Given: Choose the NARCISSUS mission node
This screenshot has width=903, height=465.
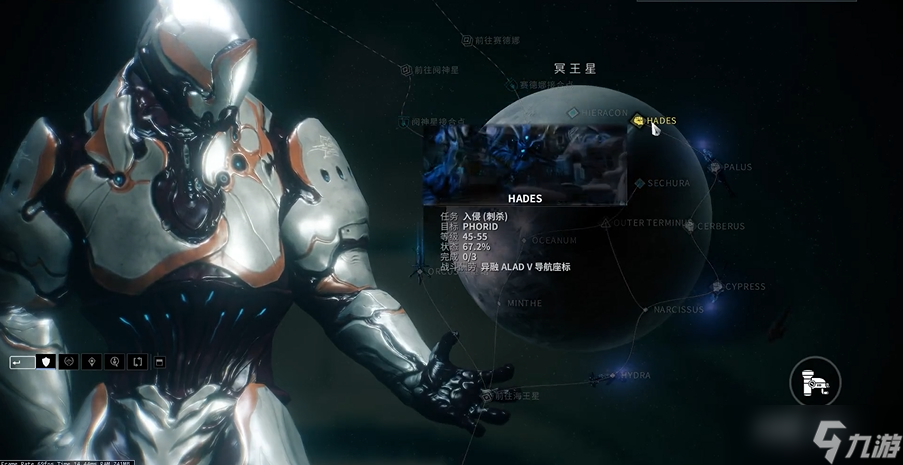Looking at the screenshot, I should click(x=647, y=310).
